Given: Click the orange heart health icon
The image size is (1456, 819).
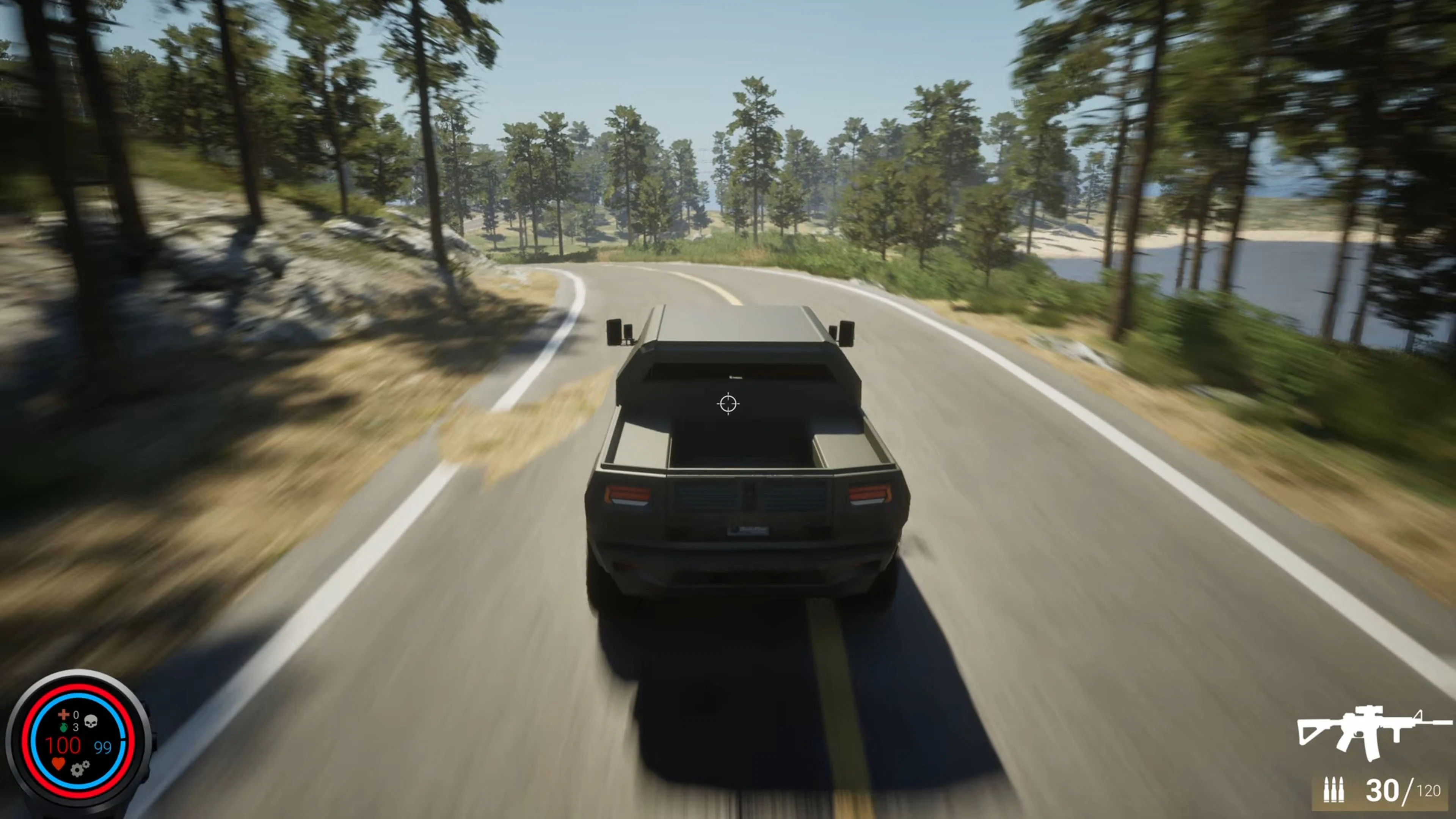Looking at the screenshot, I should [58, 764].
